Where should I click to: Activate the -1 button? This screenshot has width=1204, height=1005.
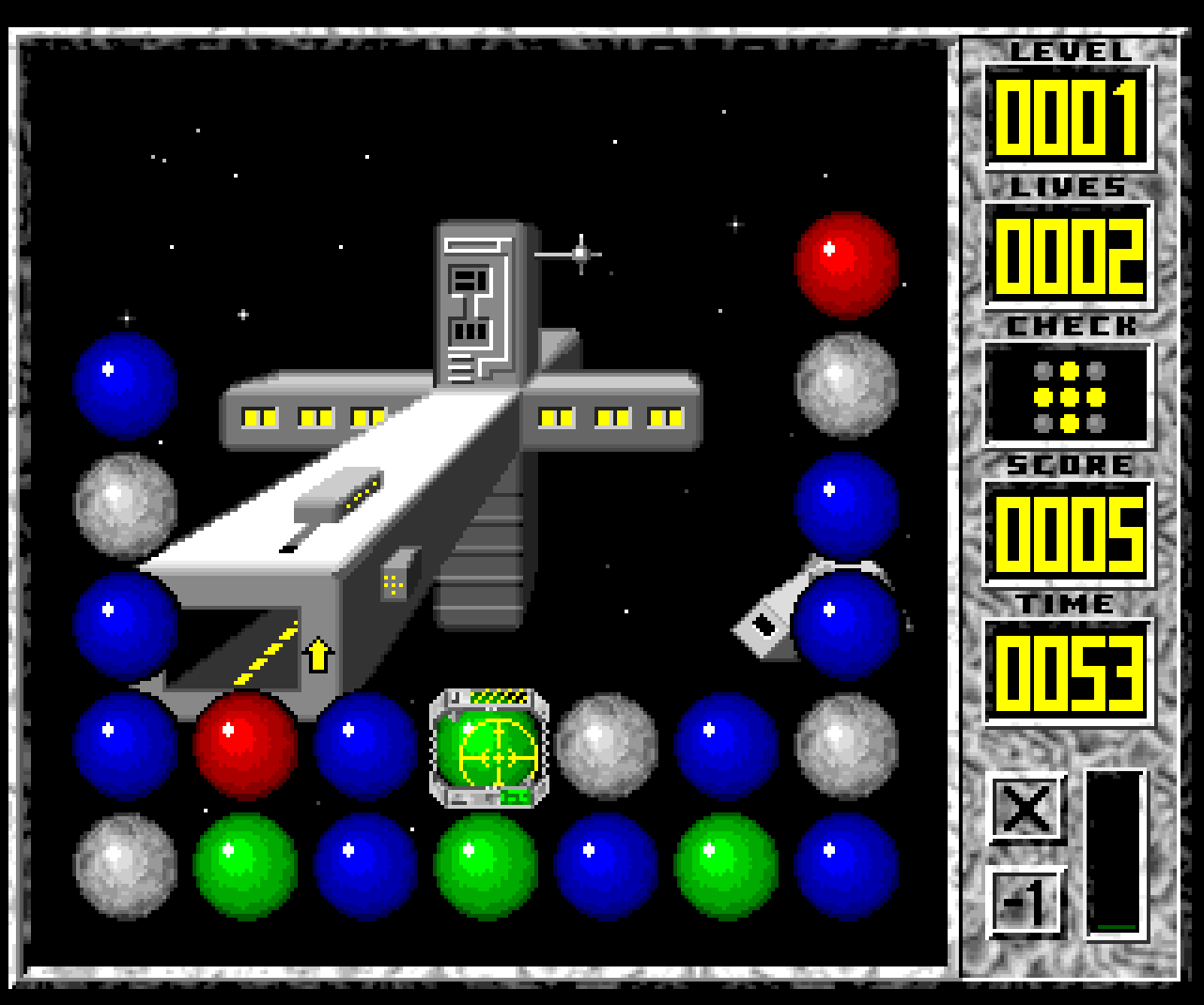click(1026, 903)
